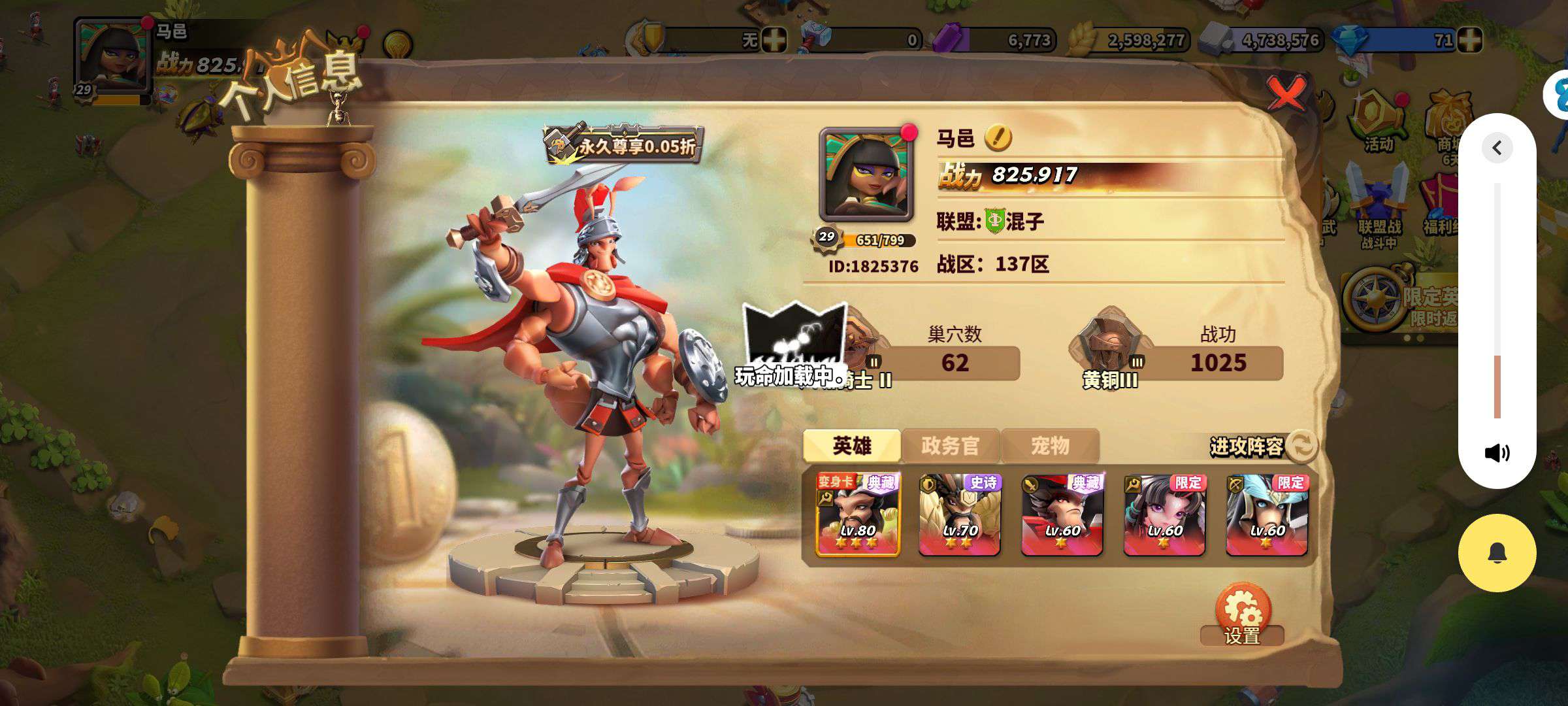Switch to the 政务官 tab
The width and height of the screenshot is (1568, 706).
[x=950, y=446]
